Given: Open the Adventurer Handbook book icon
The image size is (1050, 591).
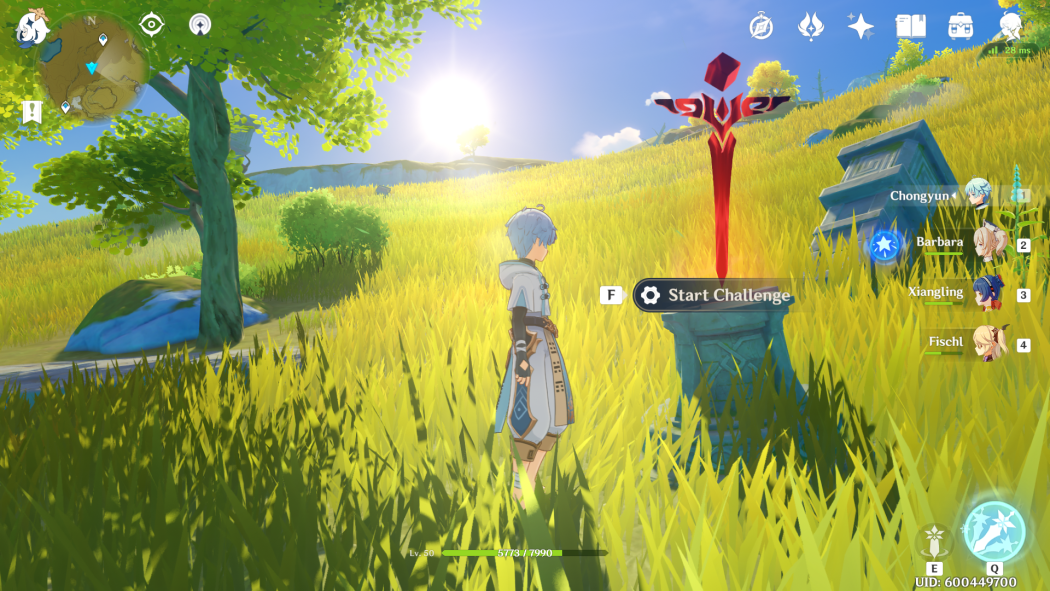Looking at the screenshot, I should (x=911, y=26).
